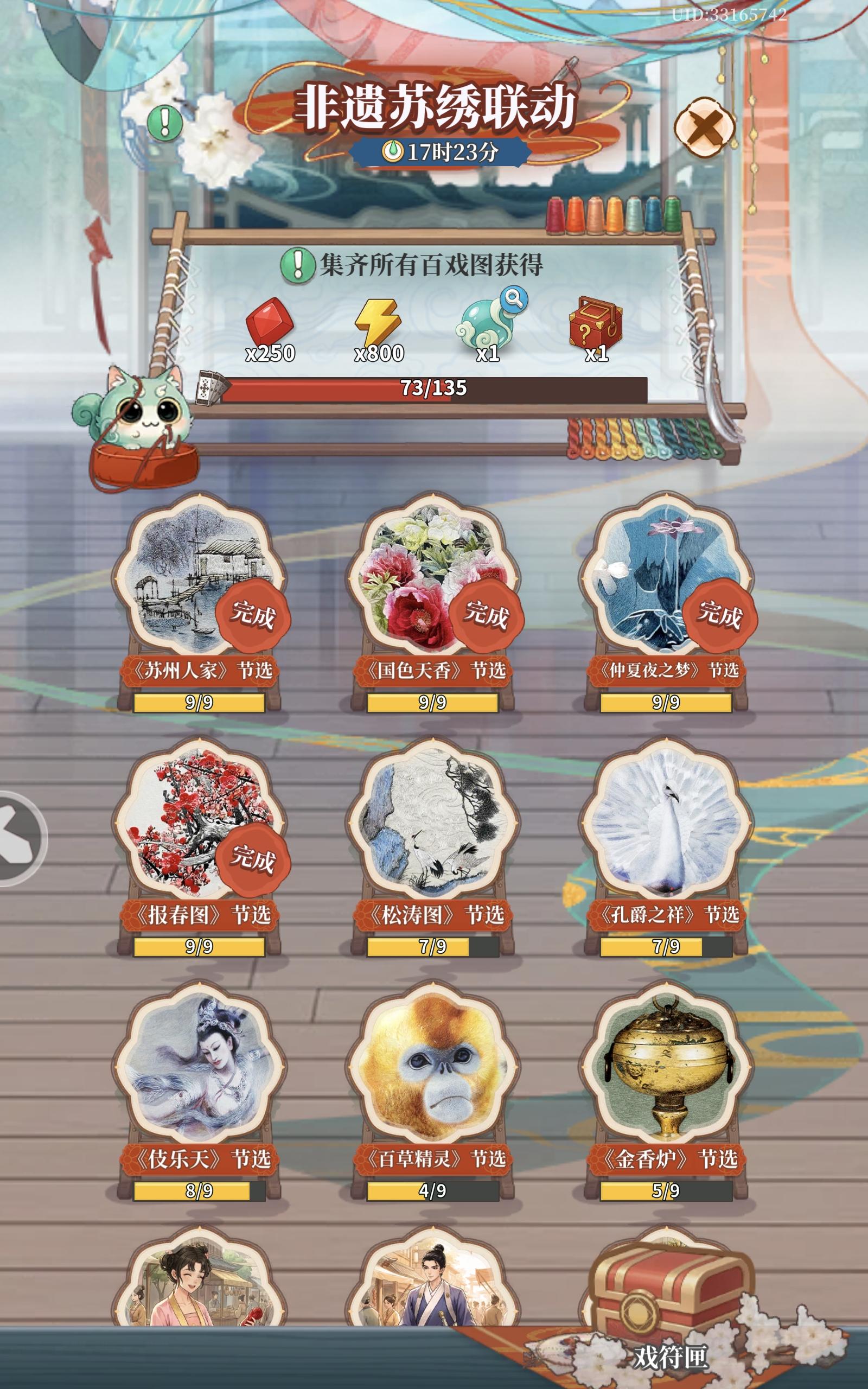The image size is (868, 1389).
Task: Click a red thread spool atop the loom
Action: 555,215
